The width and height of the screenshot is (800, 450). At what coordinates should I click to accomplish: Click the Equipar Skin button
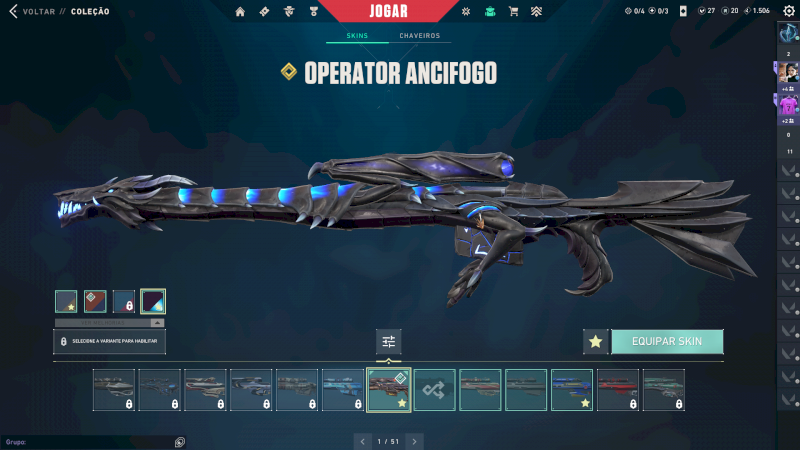[x=666, y=341]
